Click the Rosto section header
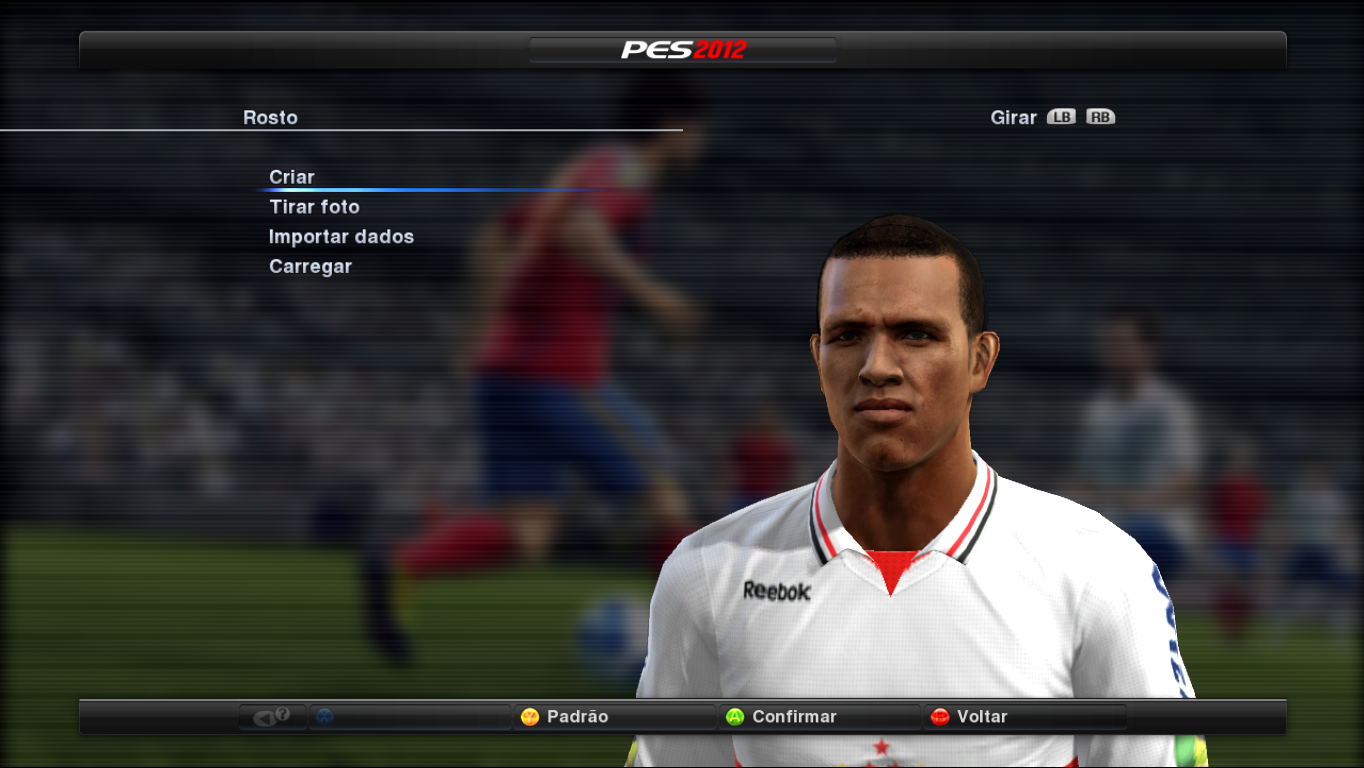This screenshot has width=1364, height=768. 268,117
